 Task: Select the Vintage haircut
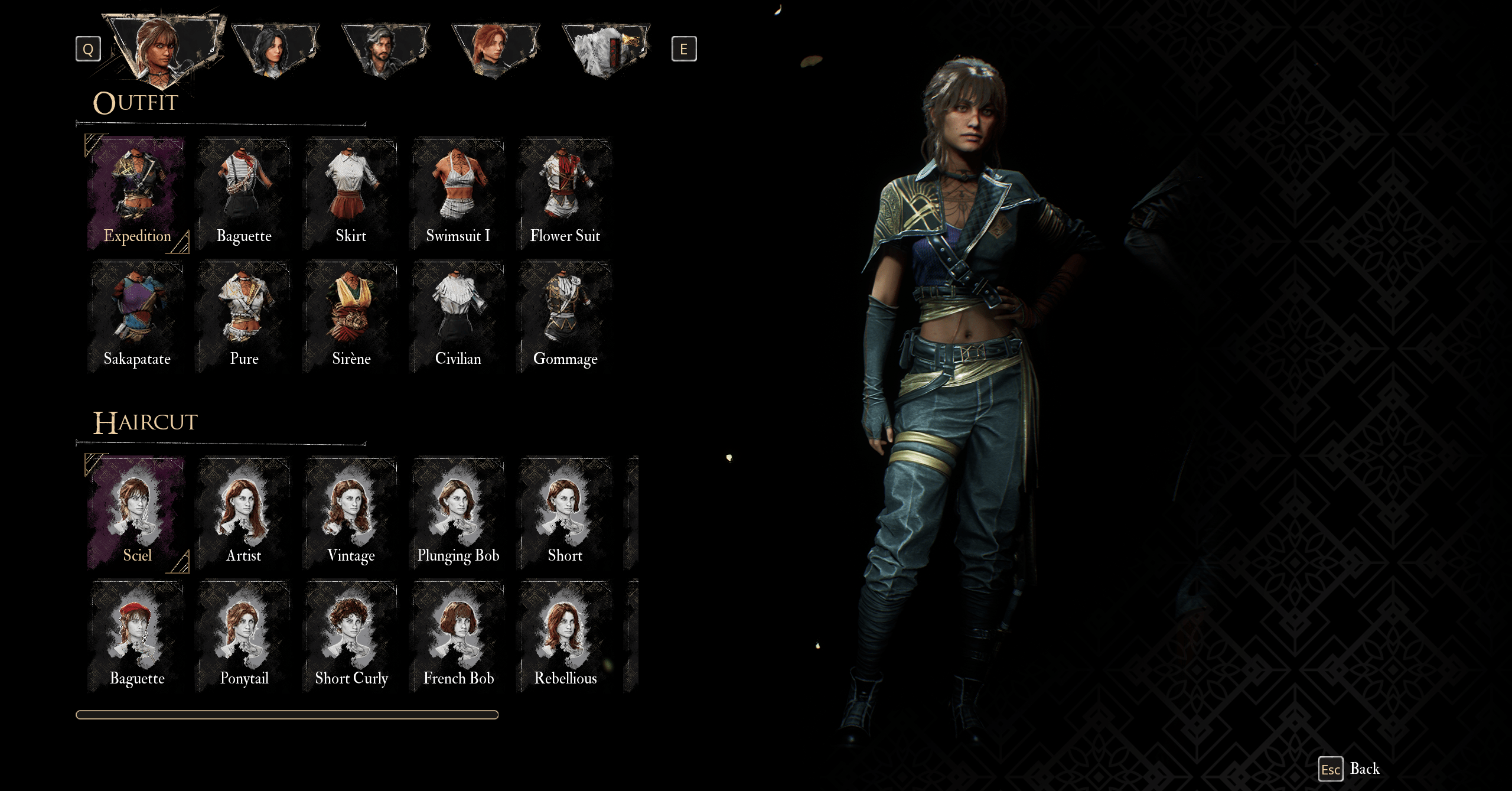351,513
